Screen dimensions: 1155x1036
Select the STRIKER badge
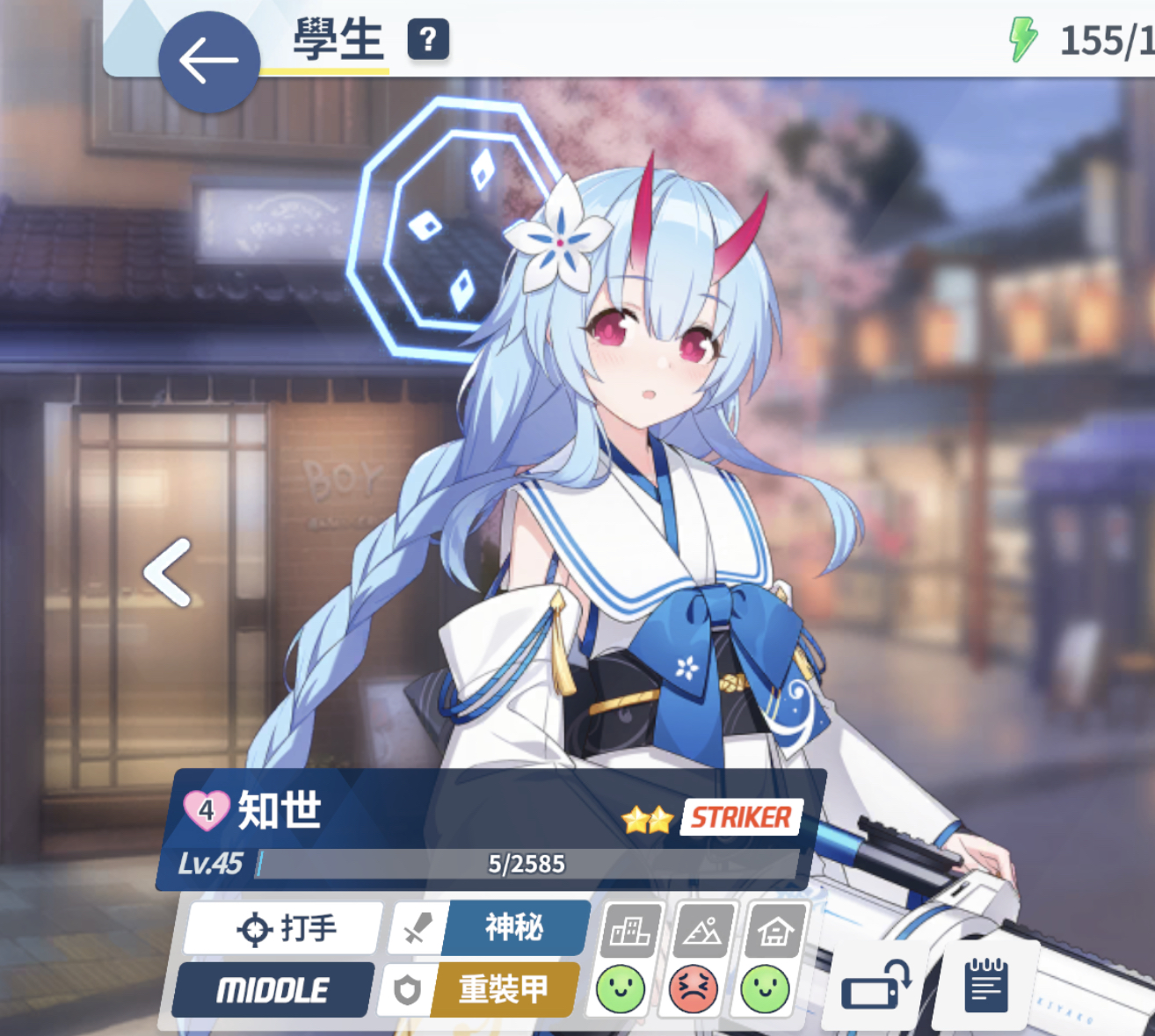(x=739, y=817)
